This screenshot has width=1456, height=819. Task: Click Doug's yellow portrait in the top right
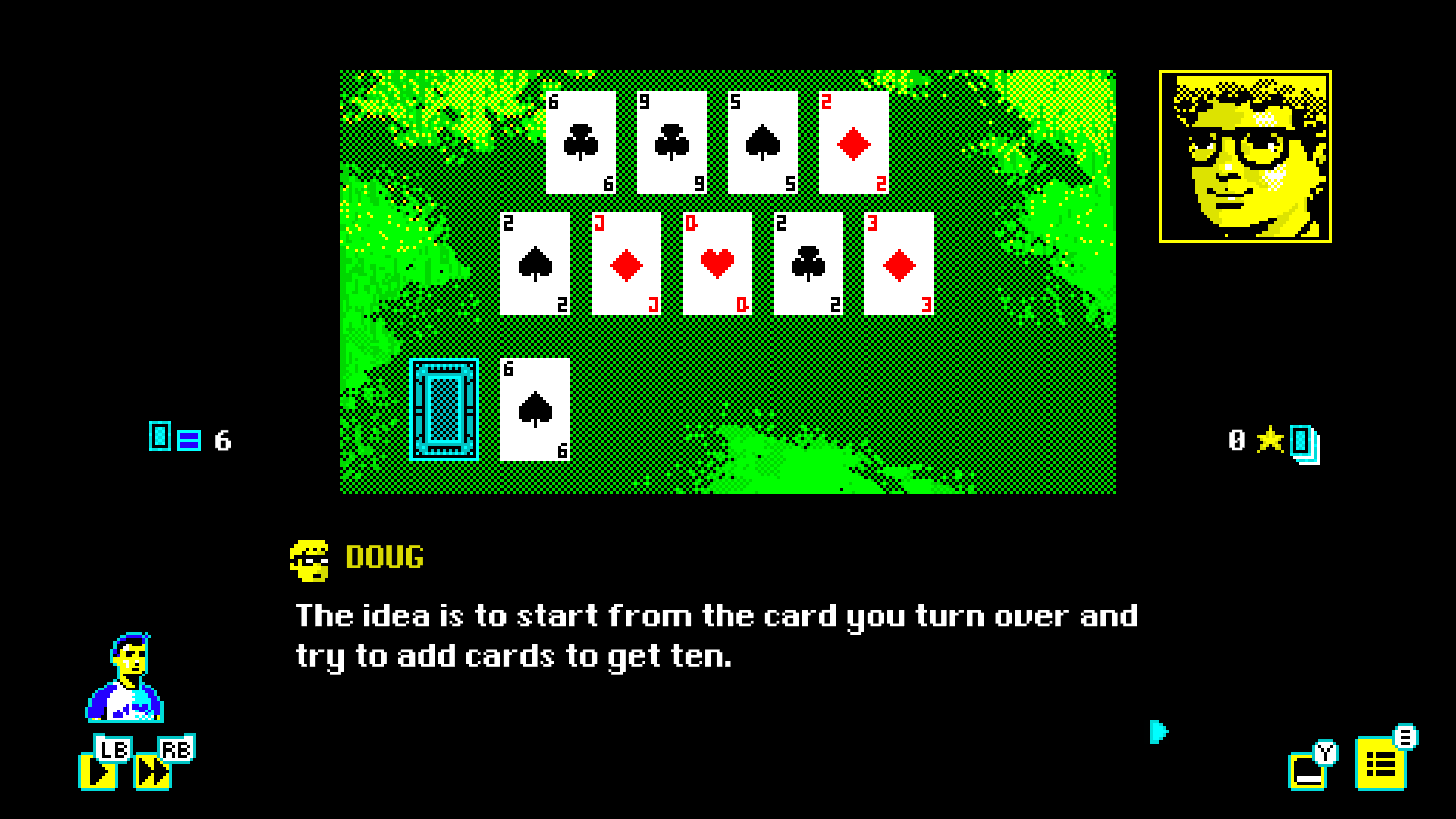[1246, 154]
